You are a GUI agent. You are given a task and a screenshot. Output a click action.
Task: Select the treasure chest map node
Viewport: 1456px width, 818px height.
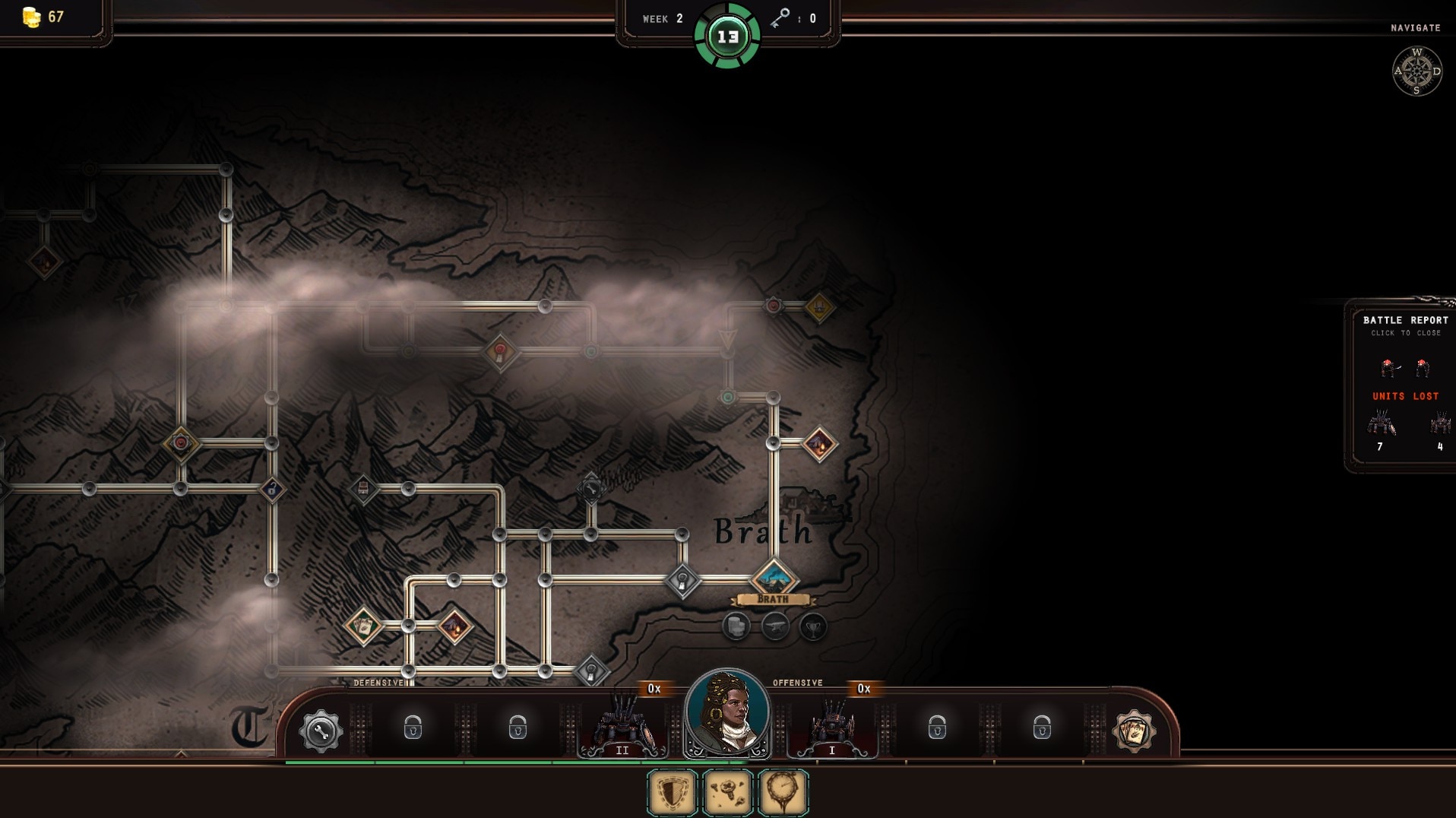click(363, 488)
